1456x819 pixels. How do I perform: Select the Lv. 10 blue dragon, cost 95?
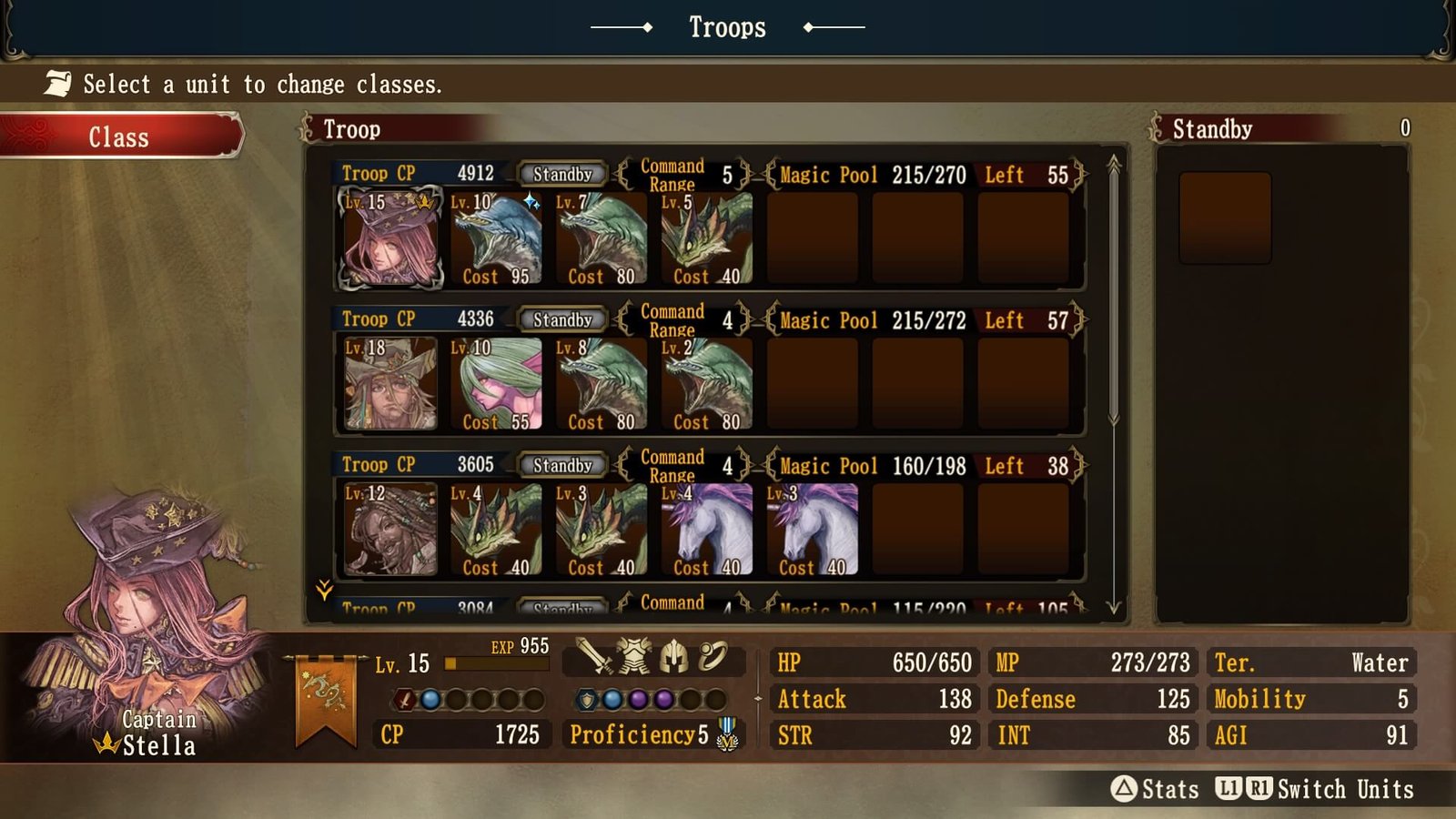pos(496,238)
